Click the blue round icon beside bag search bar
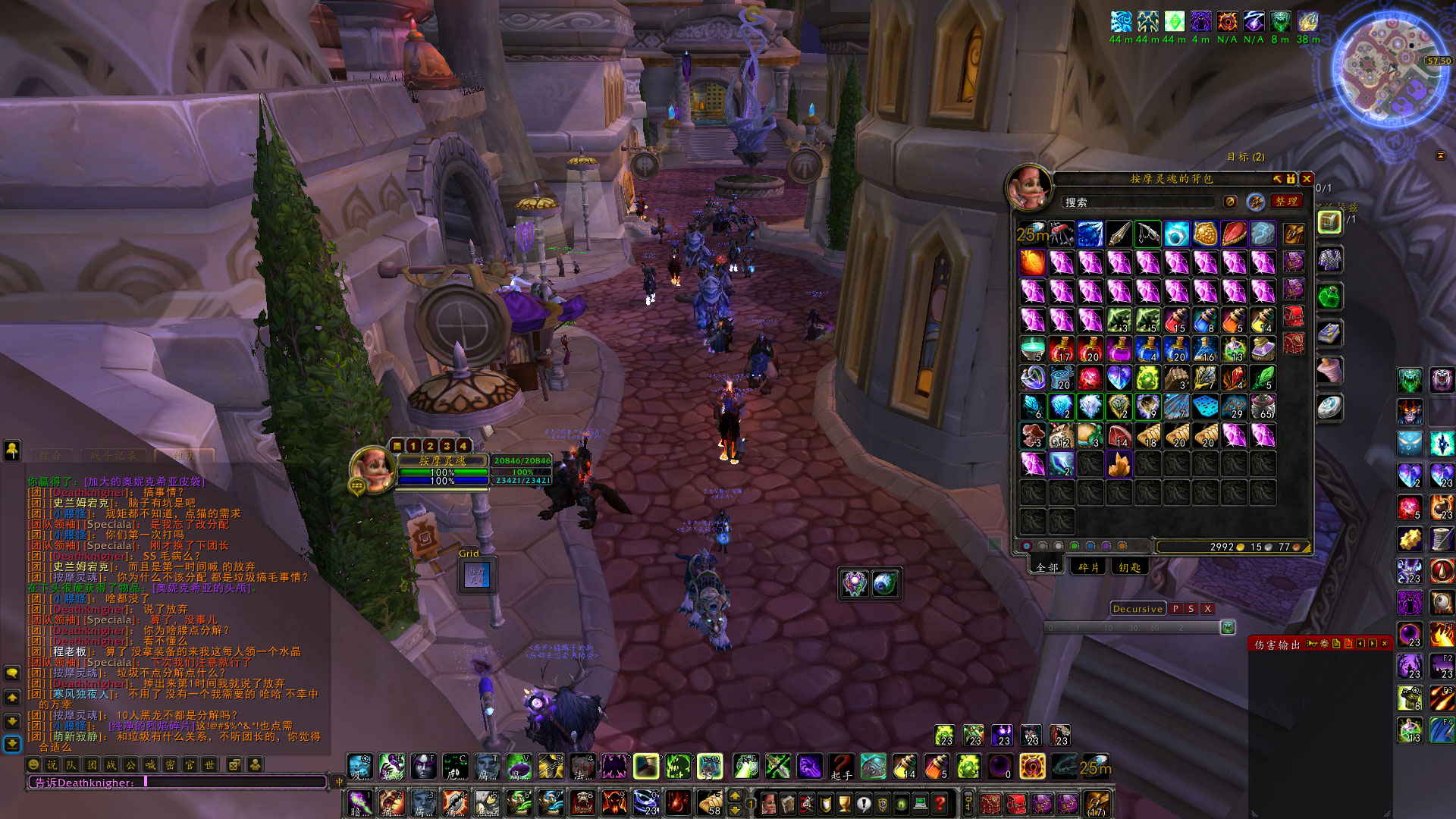This screenshot has width=1456, height=819. pos(1253,202)
